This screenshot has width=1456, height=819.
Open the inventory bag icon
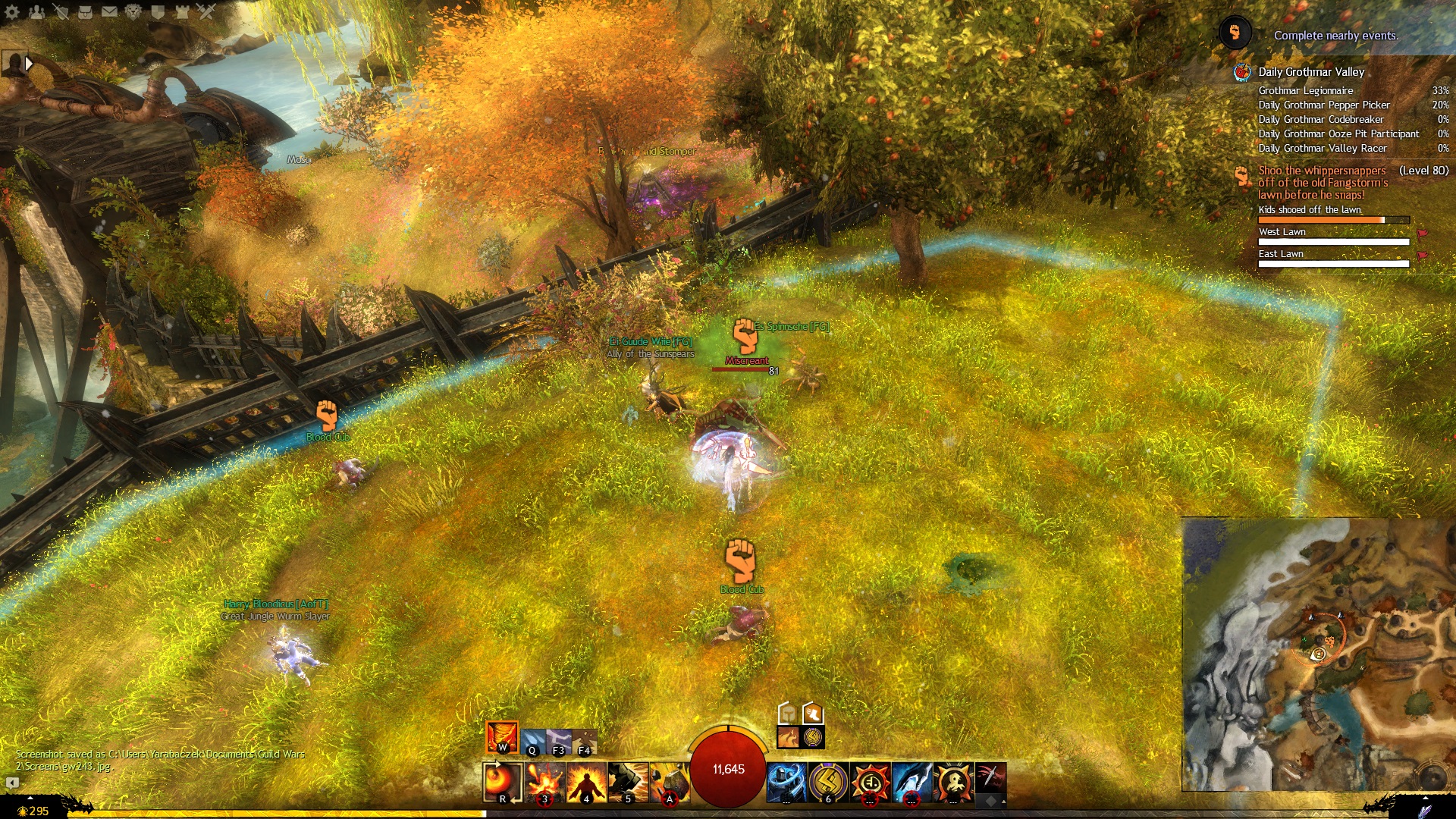(x=85, y=11)
